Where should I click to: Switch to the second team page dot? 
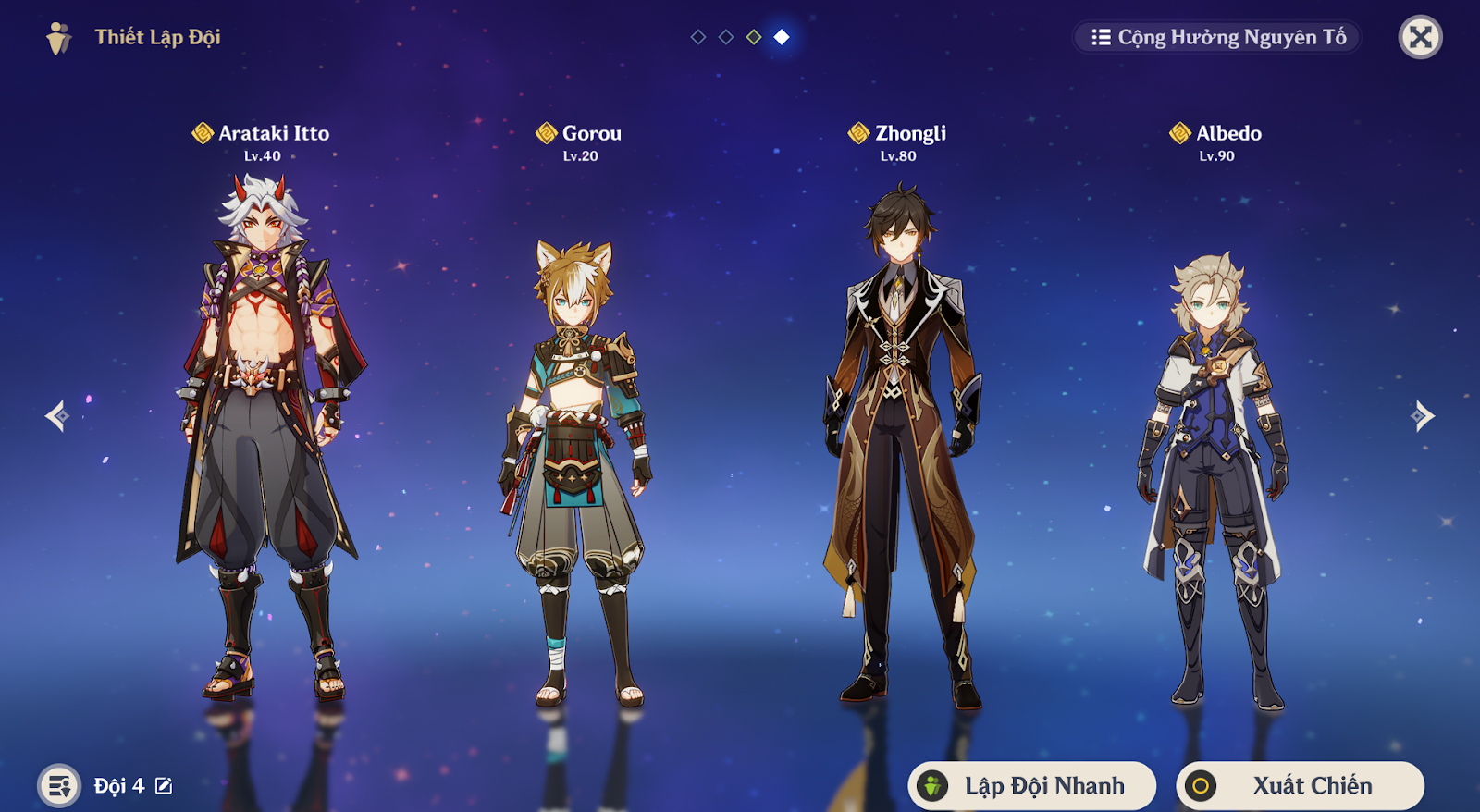pos(726,37)
